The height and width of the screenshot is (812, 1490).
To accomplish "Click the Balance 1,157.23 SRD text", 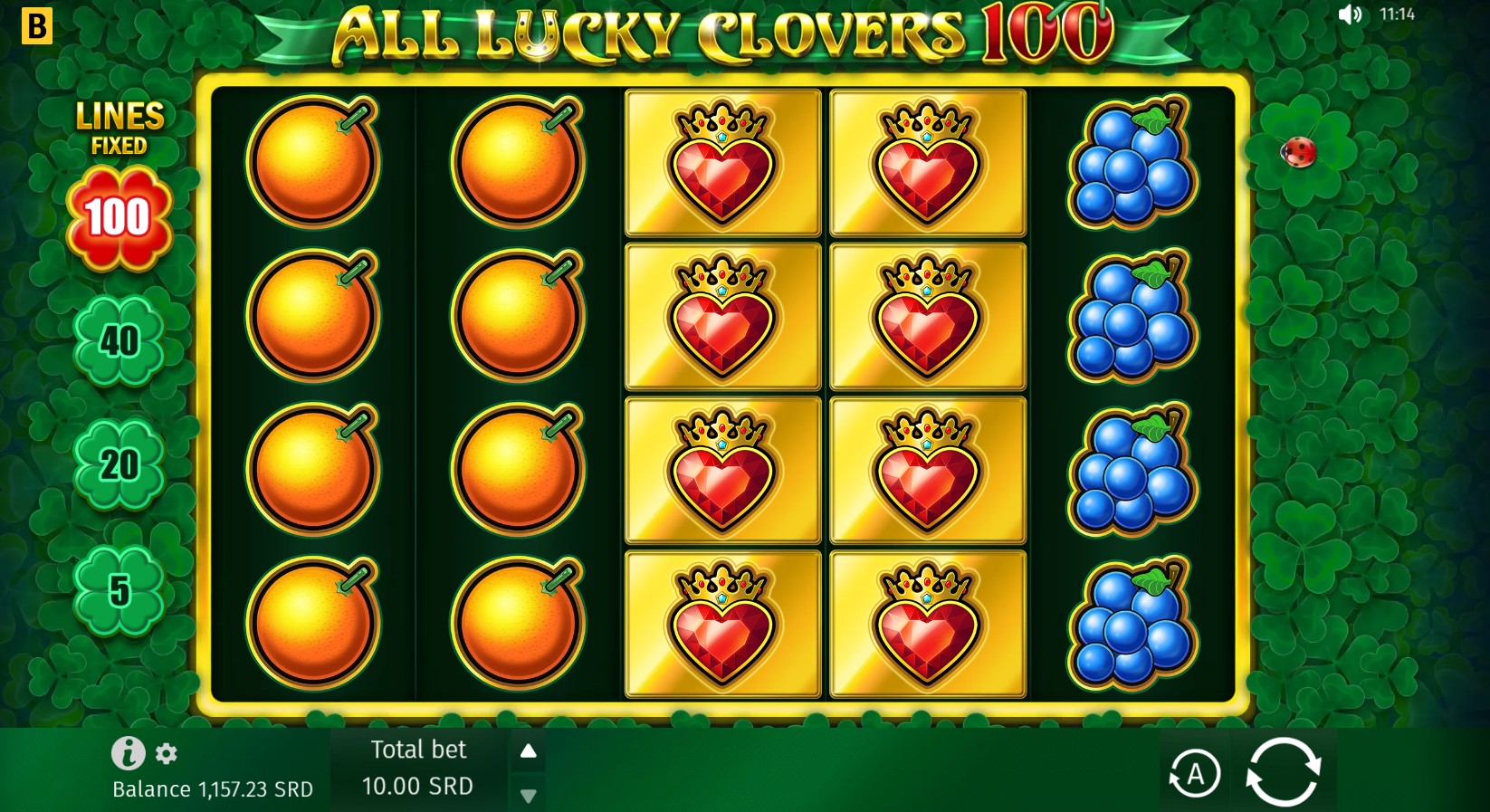I will tap(212, 788).
